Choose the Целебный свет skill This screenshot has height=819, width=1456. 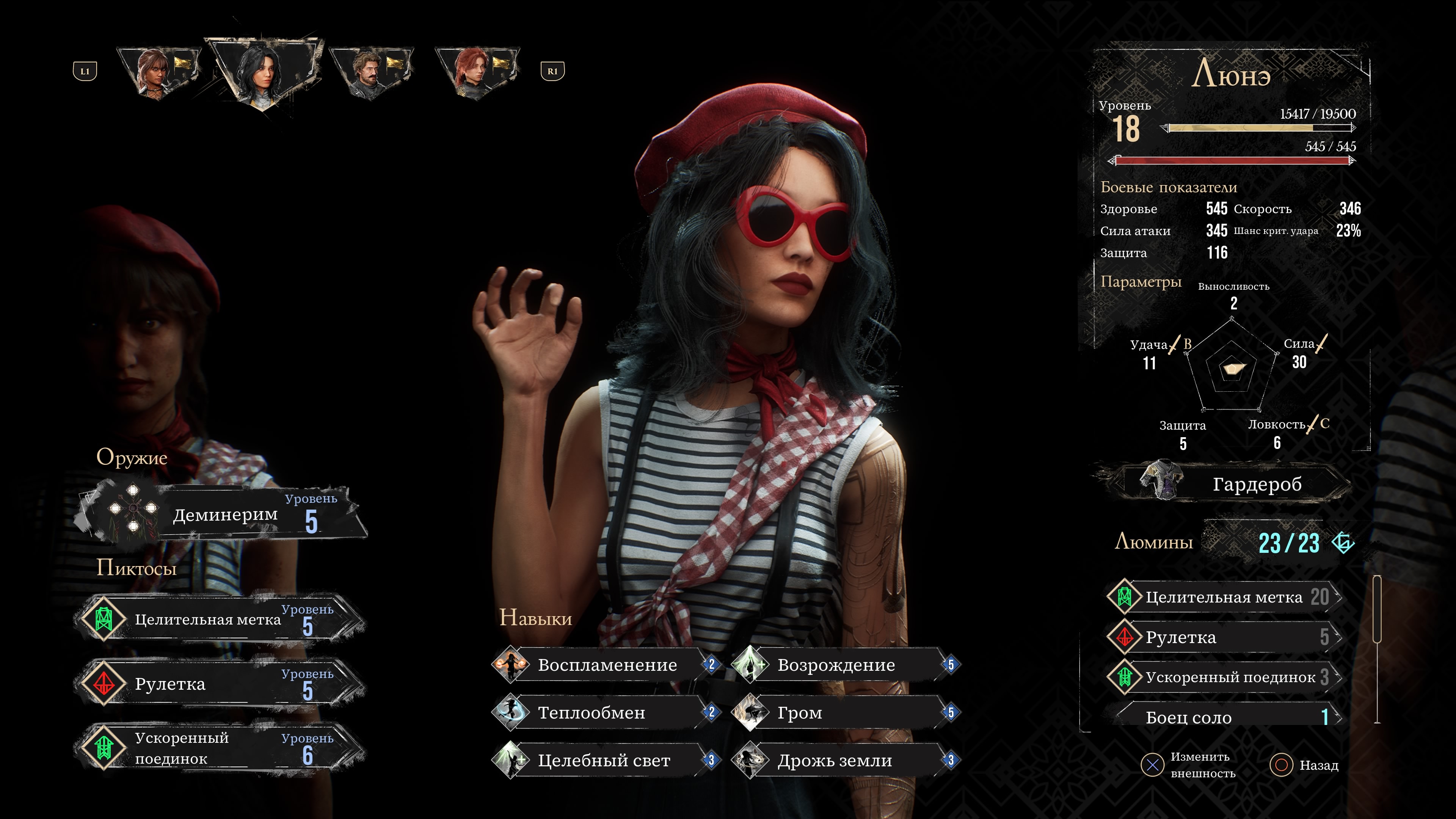point(606,761)
